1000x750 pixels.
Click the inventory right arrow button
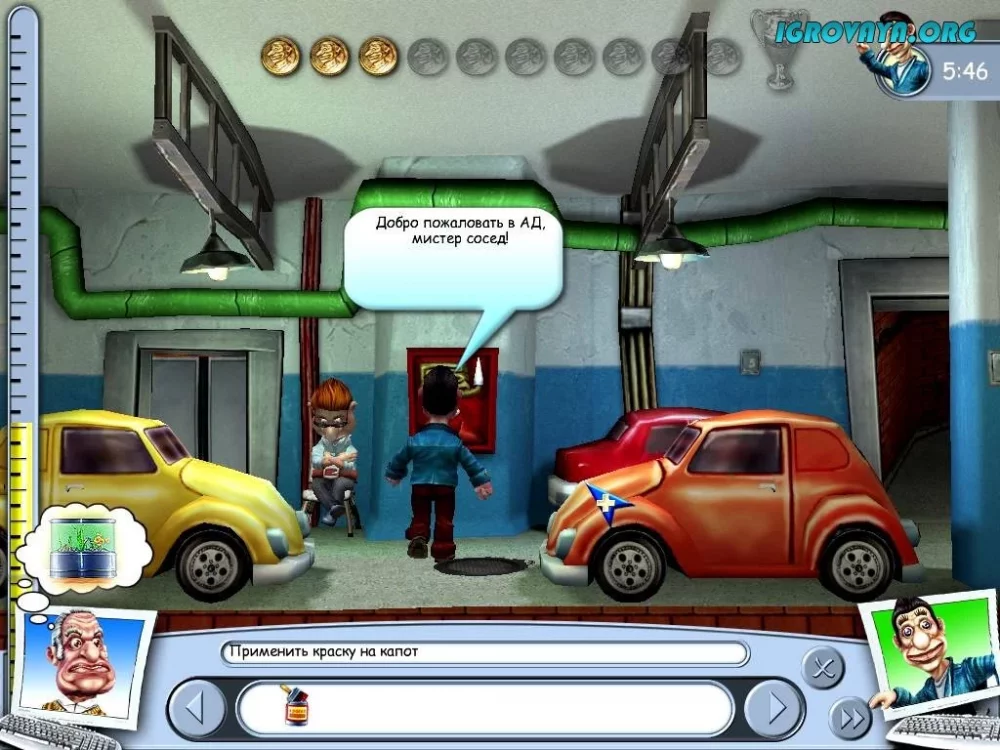coord(775,709)
